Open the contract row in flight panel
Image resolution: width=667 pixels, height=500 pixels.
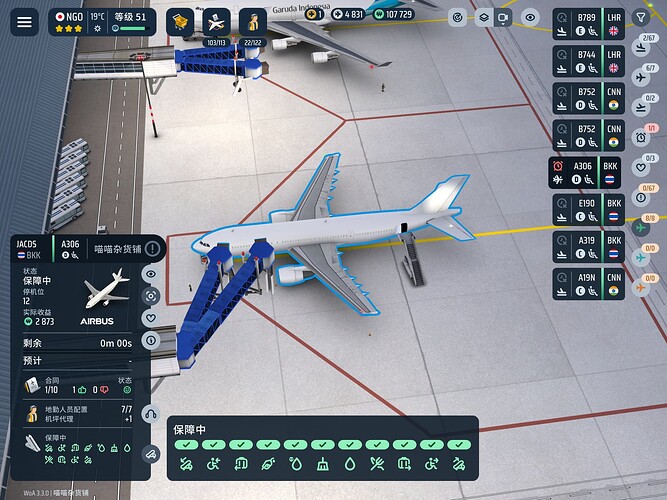[80, 384]
